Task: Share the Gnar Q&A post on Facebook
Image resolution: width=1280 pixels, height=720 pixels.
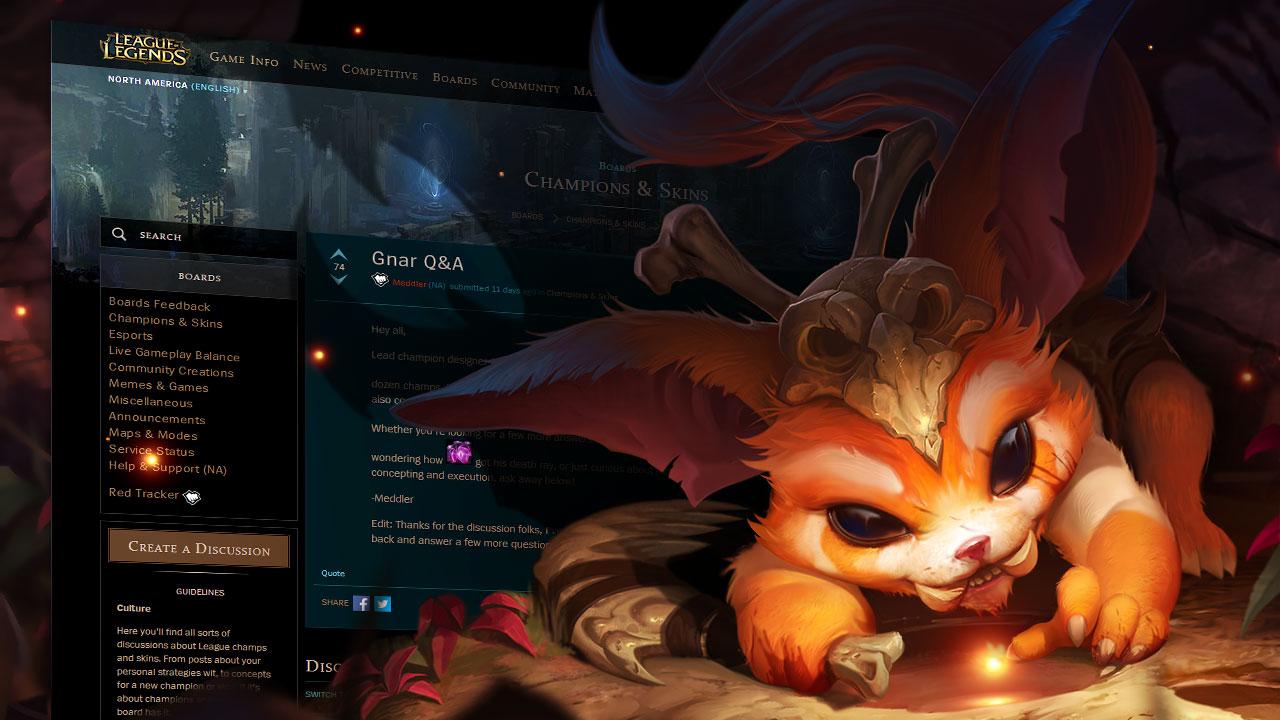Action: tap(360, 603)
